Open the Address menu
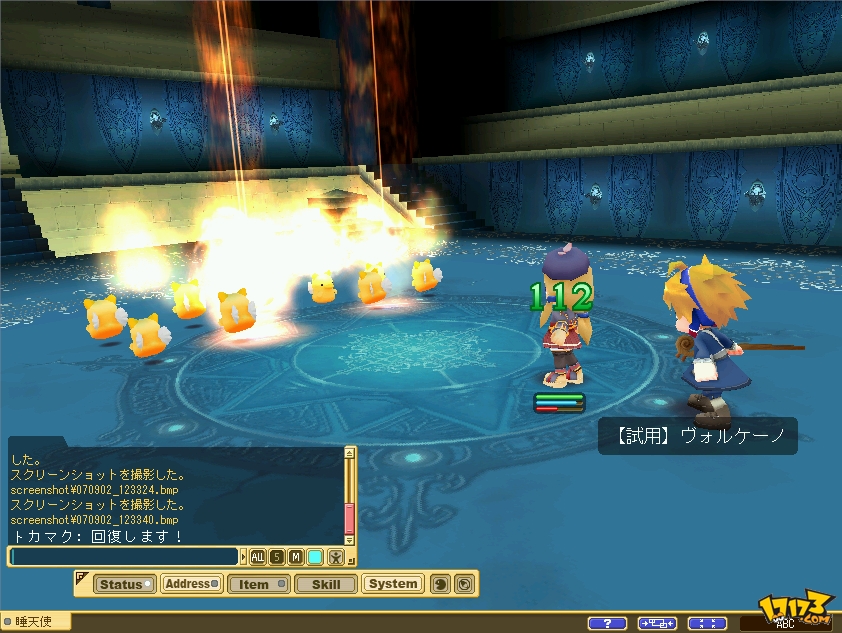Viewport: 842px width, 633px height. click(191, 584)
